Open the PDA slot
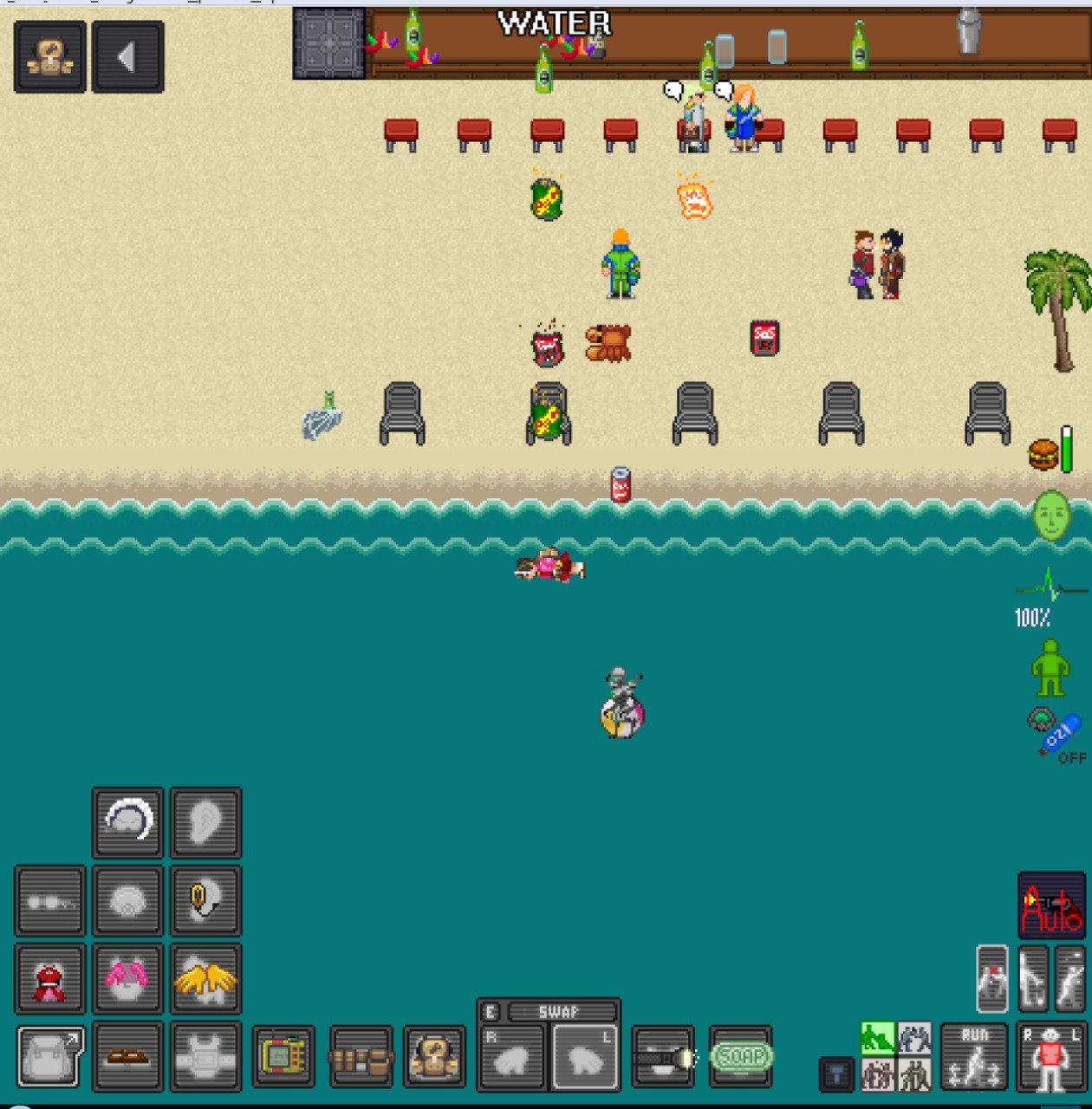This screenshot has height=1109, width=1092. (283, 1056)
